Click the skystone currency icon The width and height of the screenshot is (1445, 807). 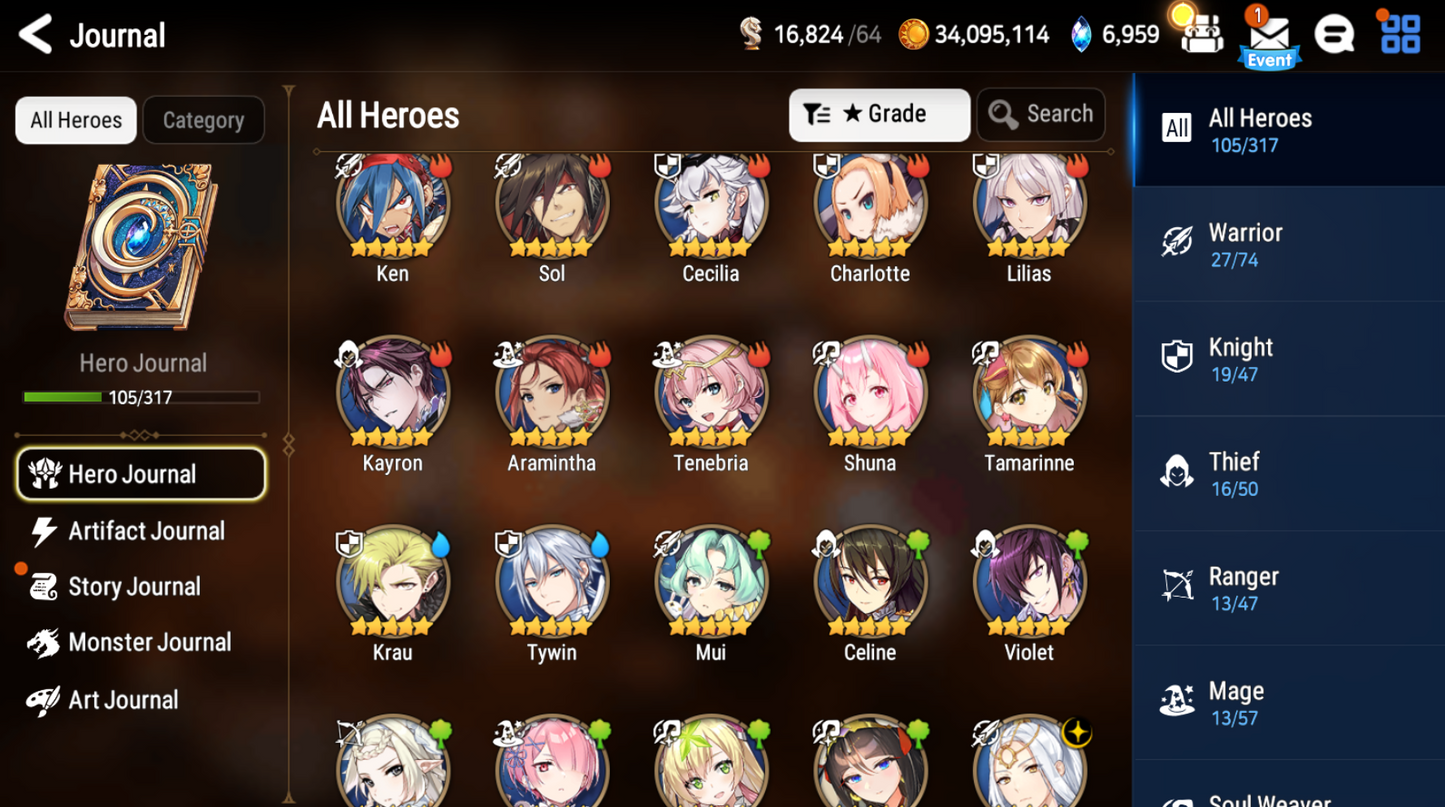point(1081,33)
